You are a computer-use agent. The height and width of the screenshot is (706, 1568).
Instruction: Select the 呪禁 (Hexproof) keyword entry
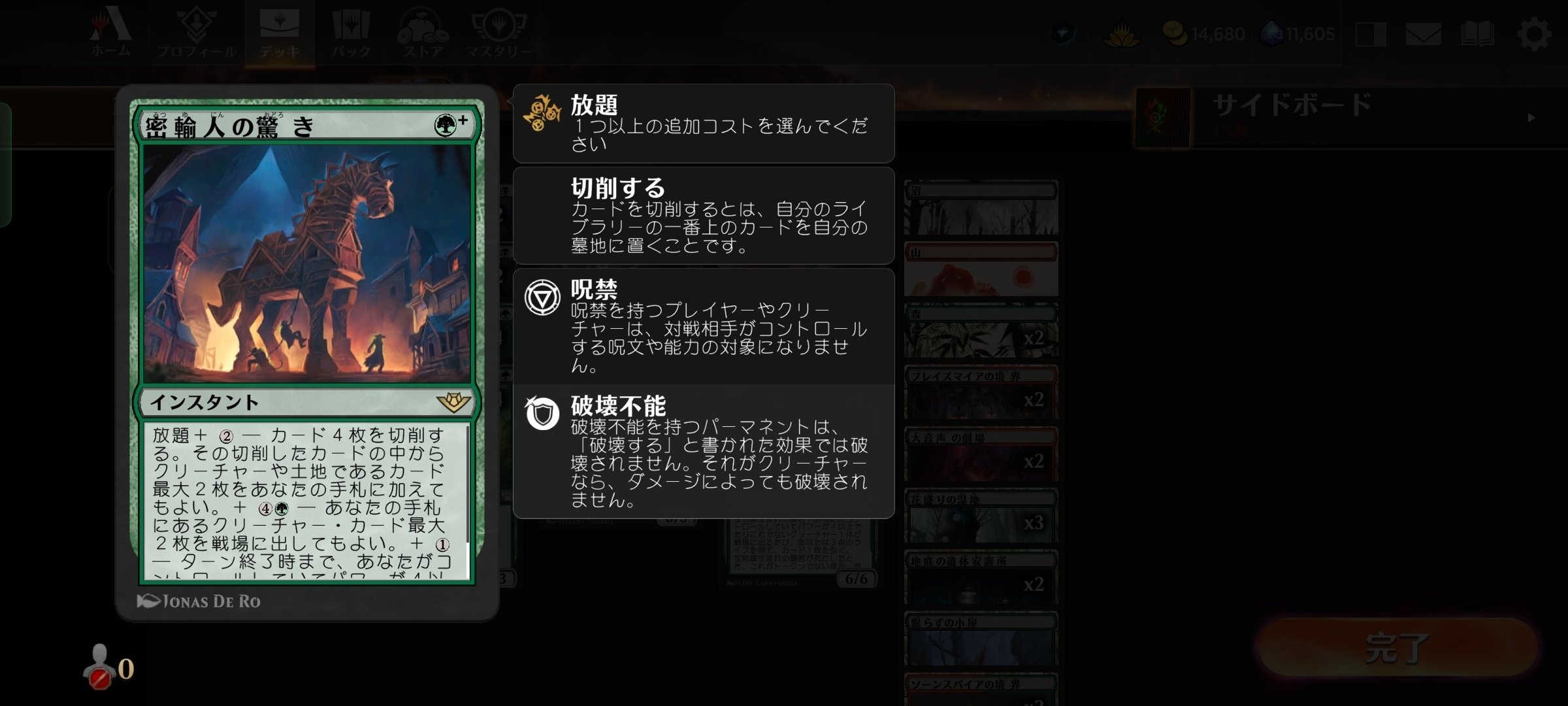(702, 327)
